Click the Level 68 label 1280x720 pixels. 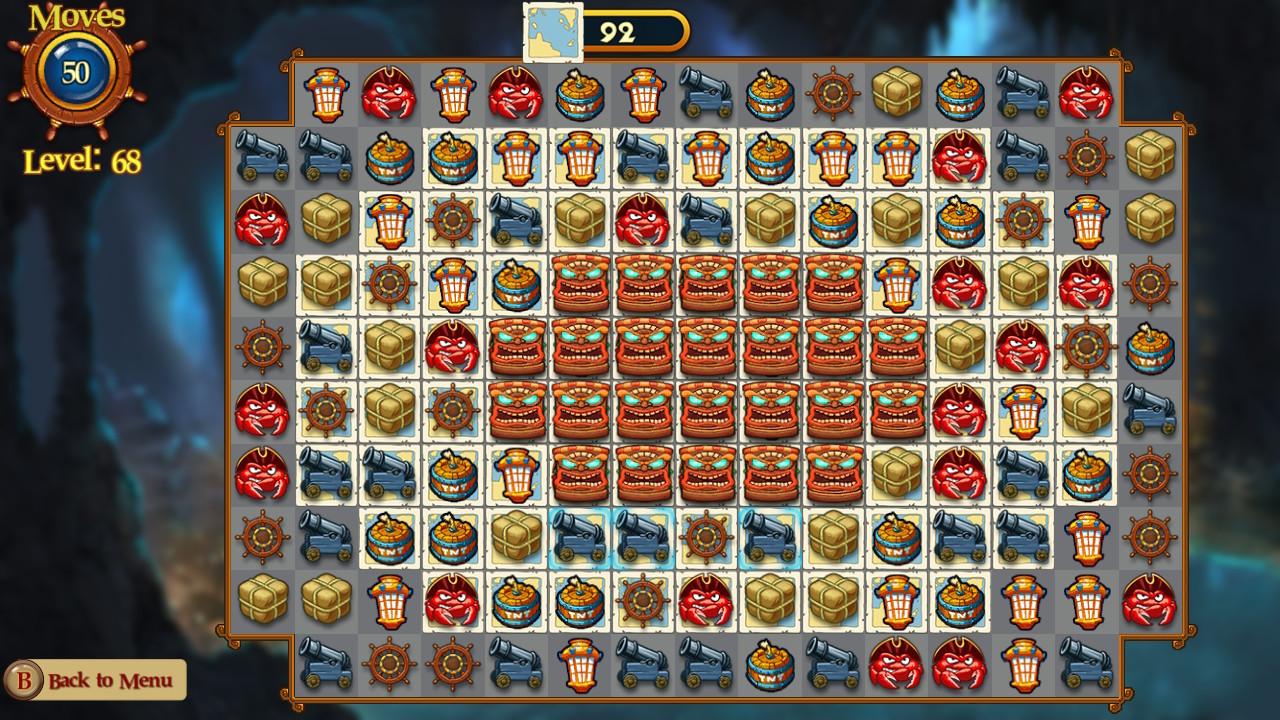coord(83,158)
